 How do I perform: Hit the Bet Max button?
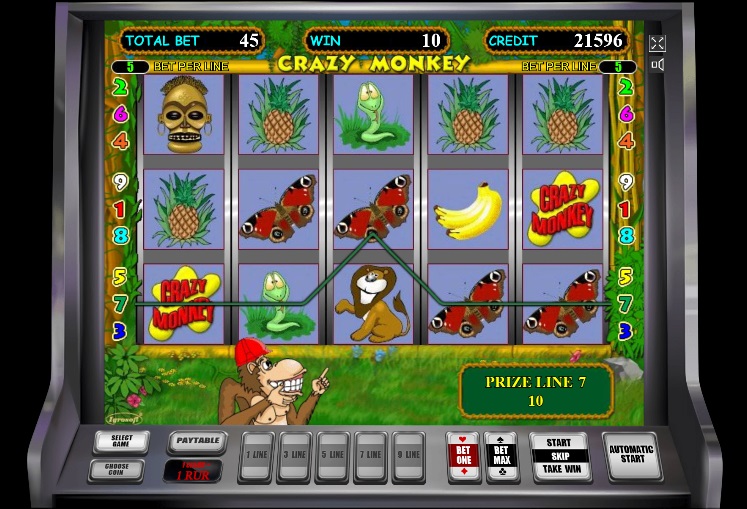click(501, 455)
